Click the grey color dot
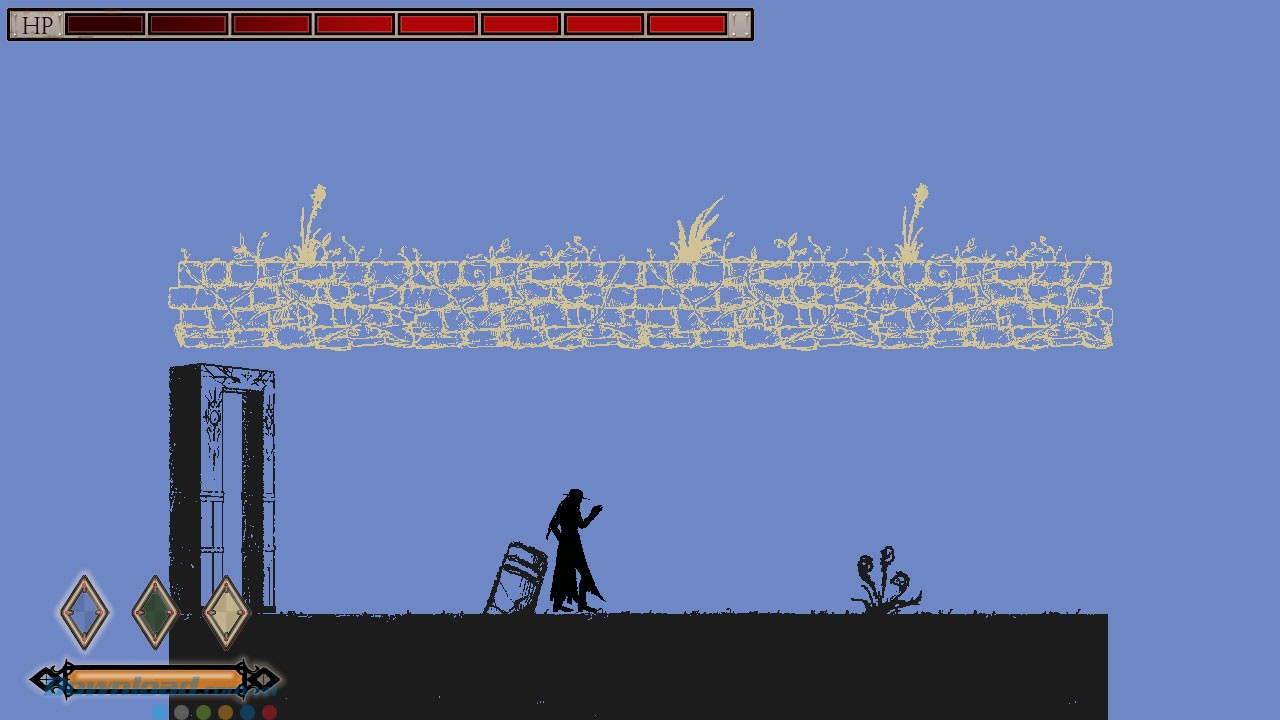1280x720 pixels. pos(181,712)
